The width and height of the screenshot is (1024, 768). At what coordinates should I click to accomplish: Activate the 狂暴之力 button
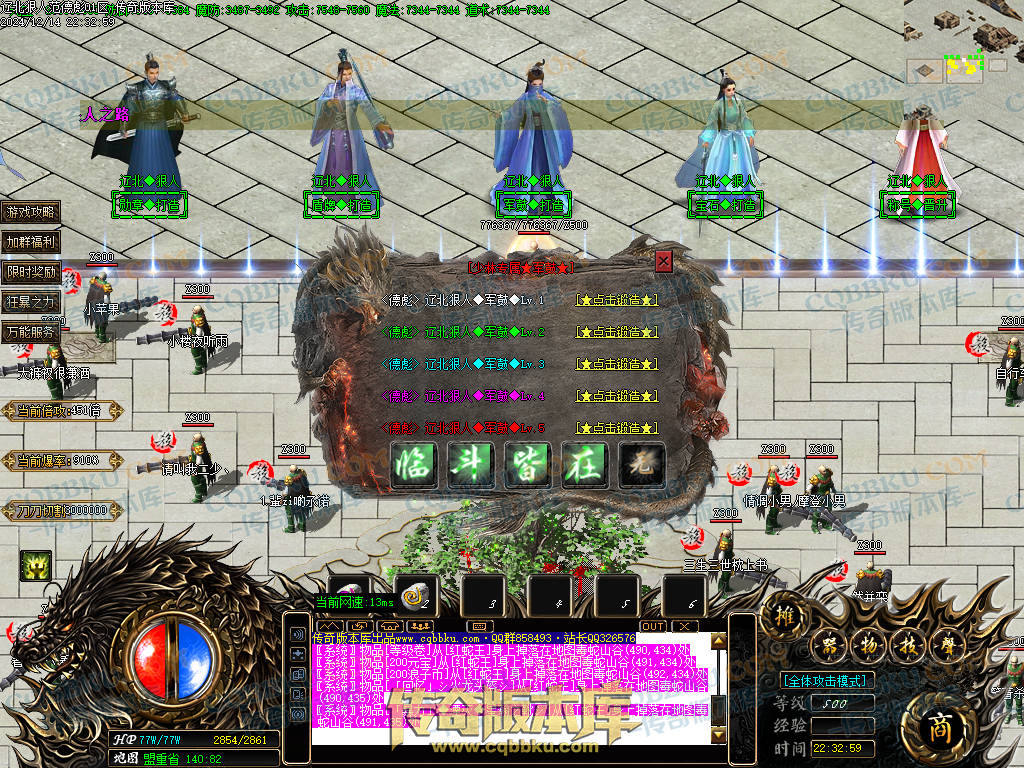pyautogui.click(x=30, y=302)
